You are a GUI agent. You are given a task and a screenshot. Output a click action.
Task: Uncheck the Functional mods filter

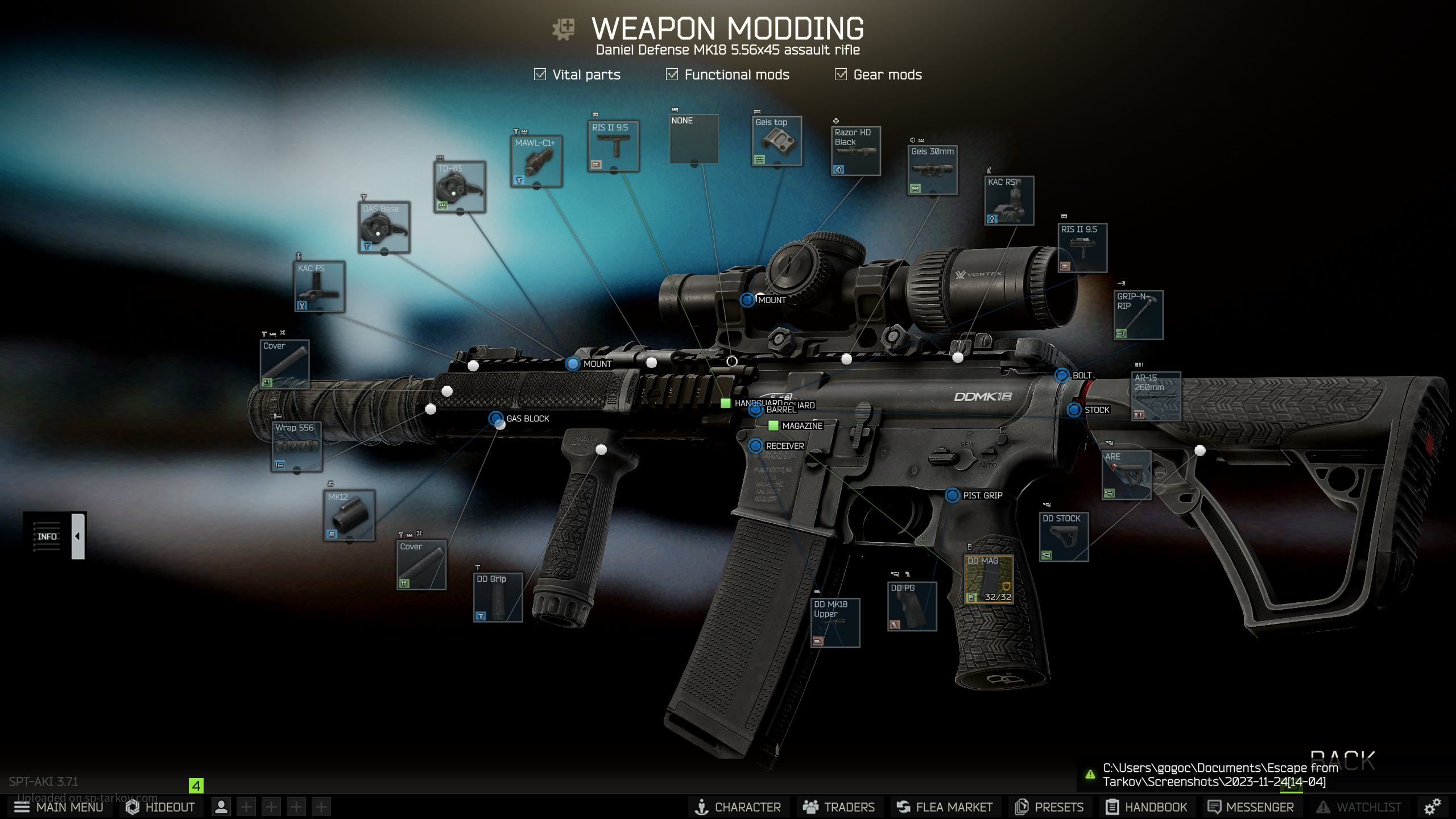tap(672, 75)
